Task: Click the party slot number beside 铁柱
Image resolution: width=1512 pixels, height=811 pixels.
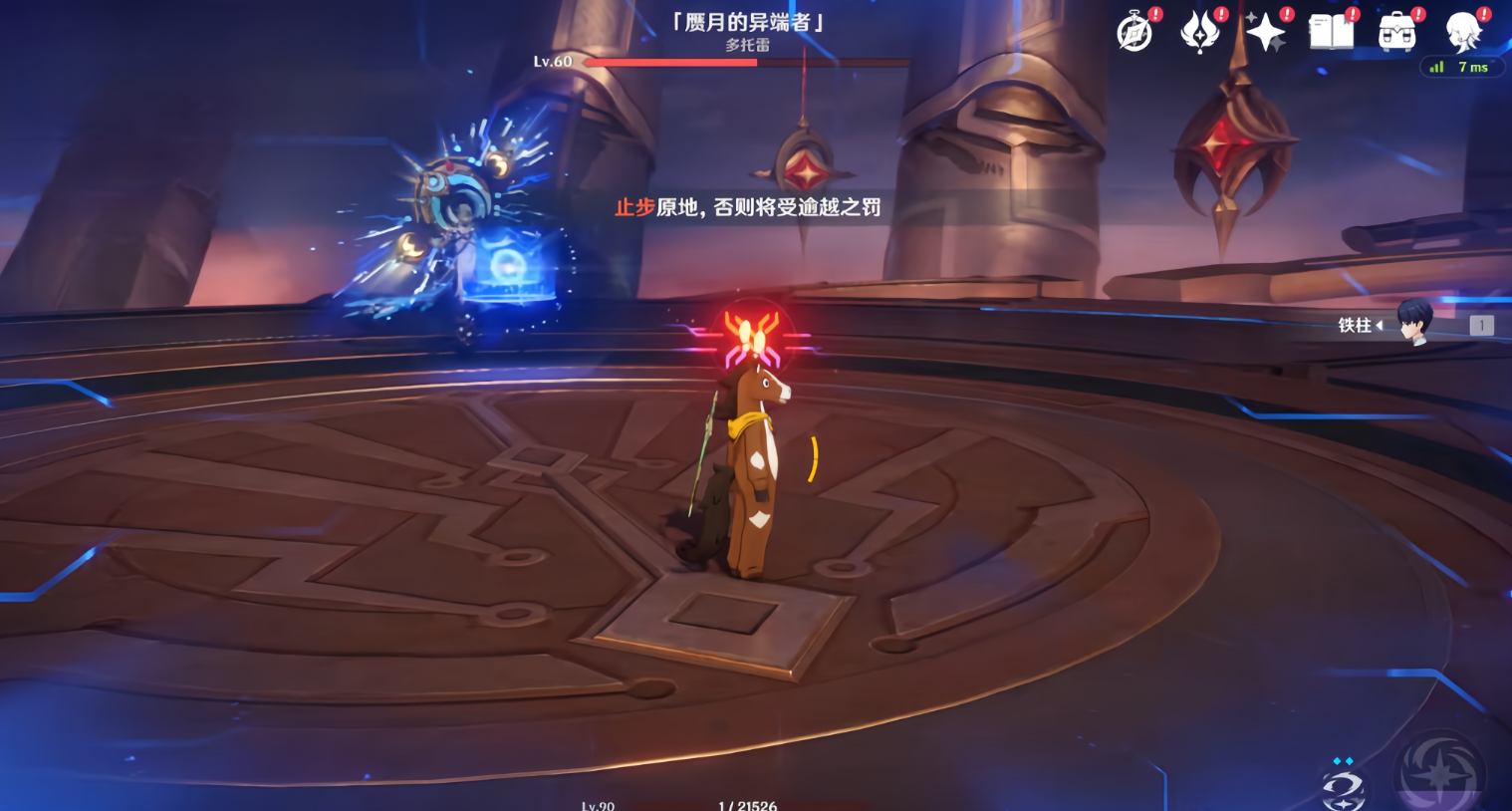Action: [x=1481, y=325]
